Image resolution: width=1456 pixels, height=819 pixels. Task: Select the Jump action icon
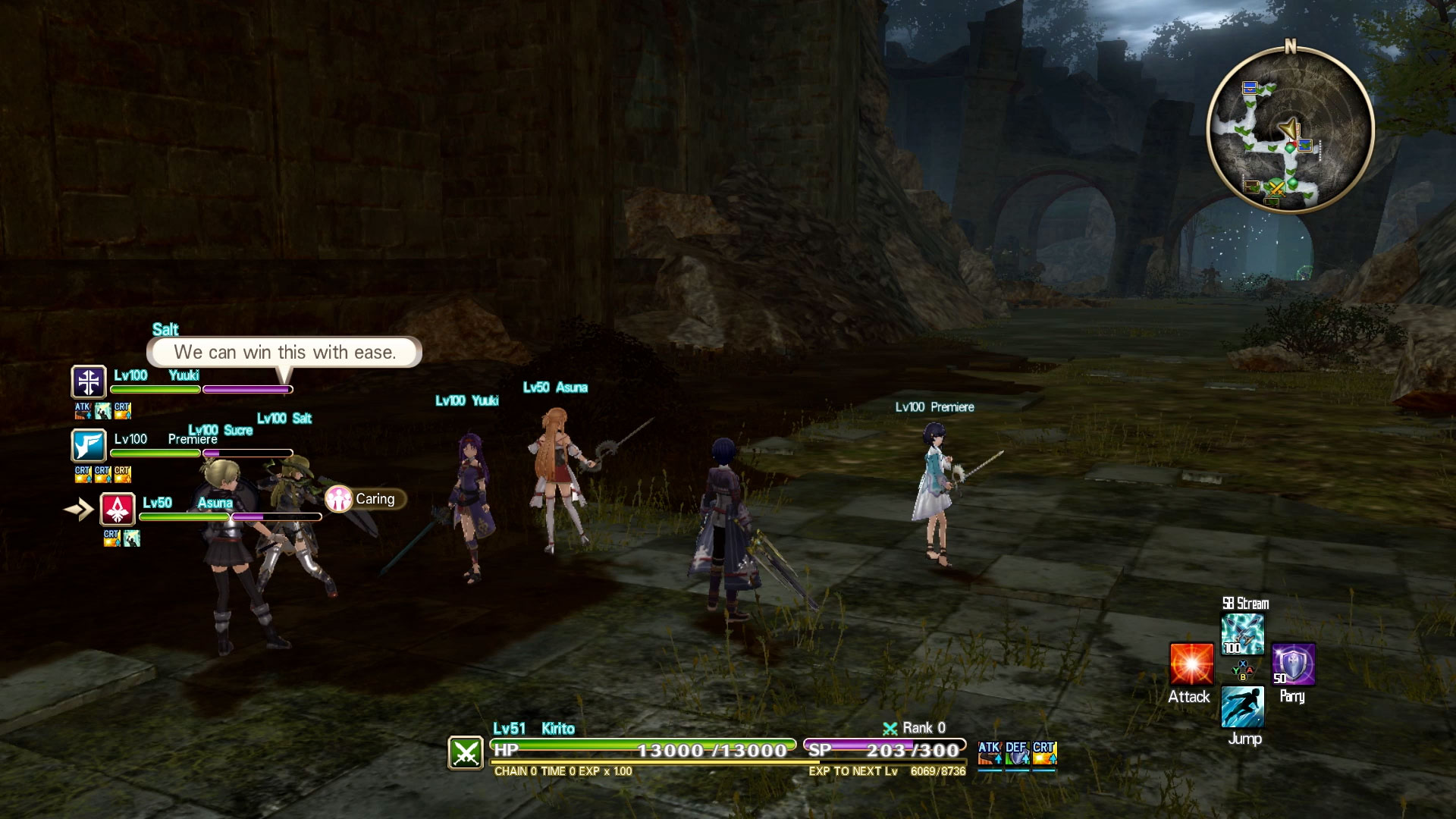[x=1242, y=707]
